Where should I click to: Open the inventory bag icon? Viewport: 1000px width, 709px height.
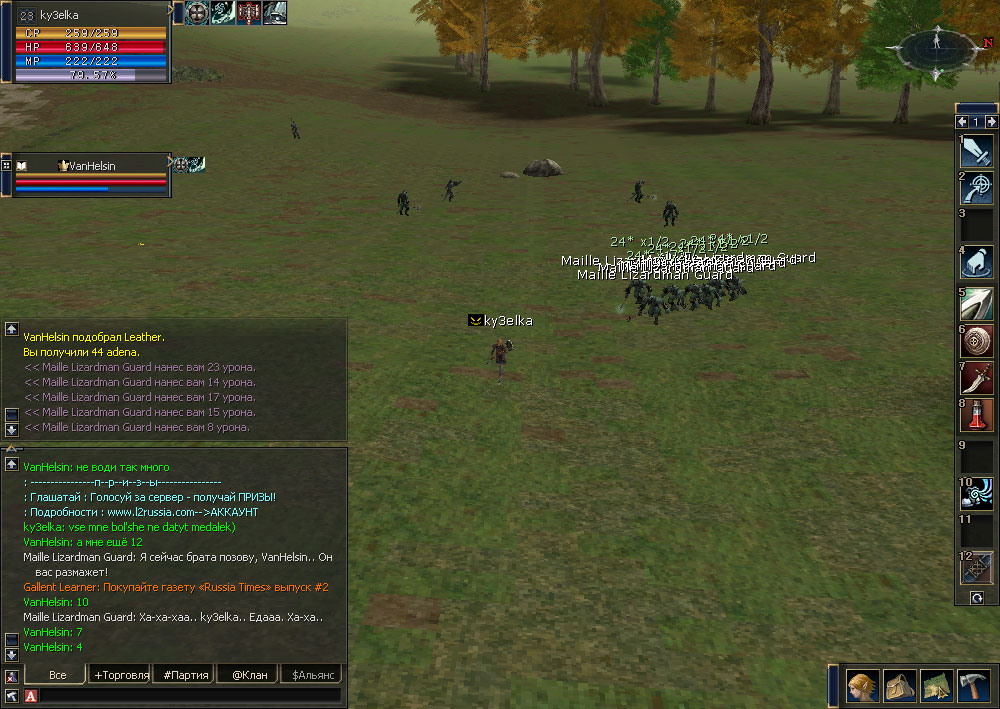click(x=900, y=685)
